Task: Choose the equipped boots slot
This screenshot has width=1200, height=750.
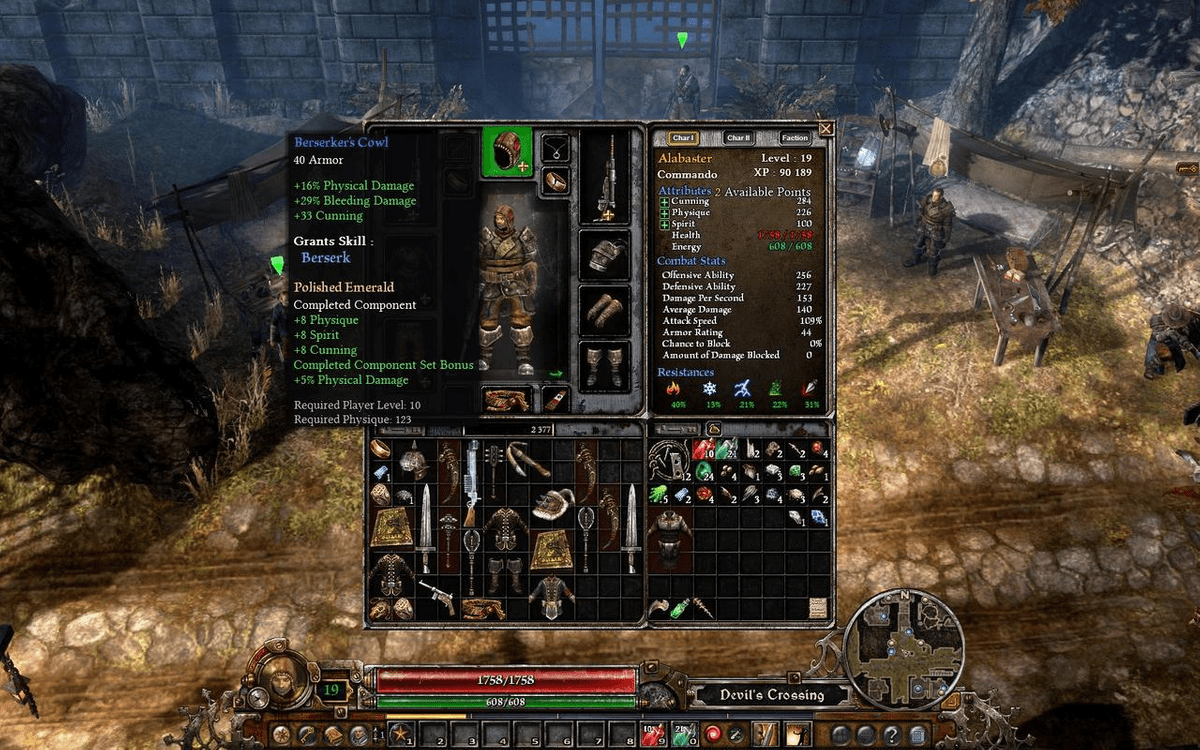Action: point(605,366)
